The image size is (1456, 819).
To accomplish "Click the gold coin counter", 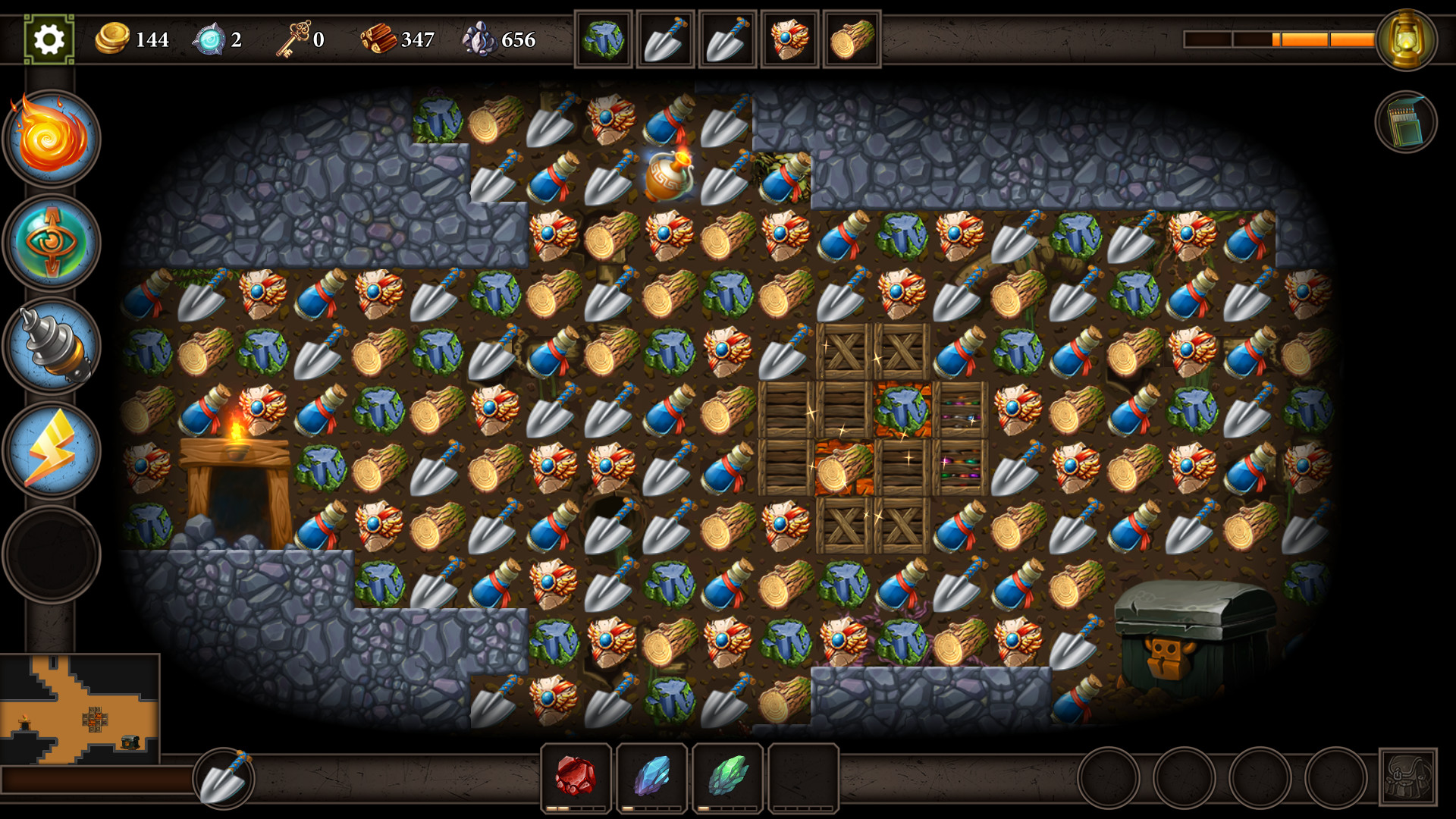I will 133,39.
